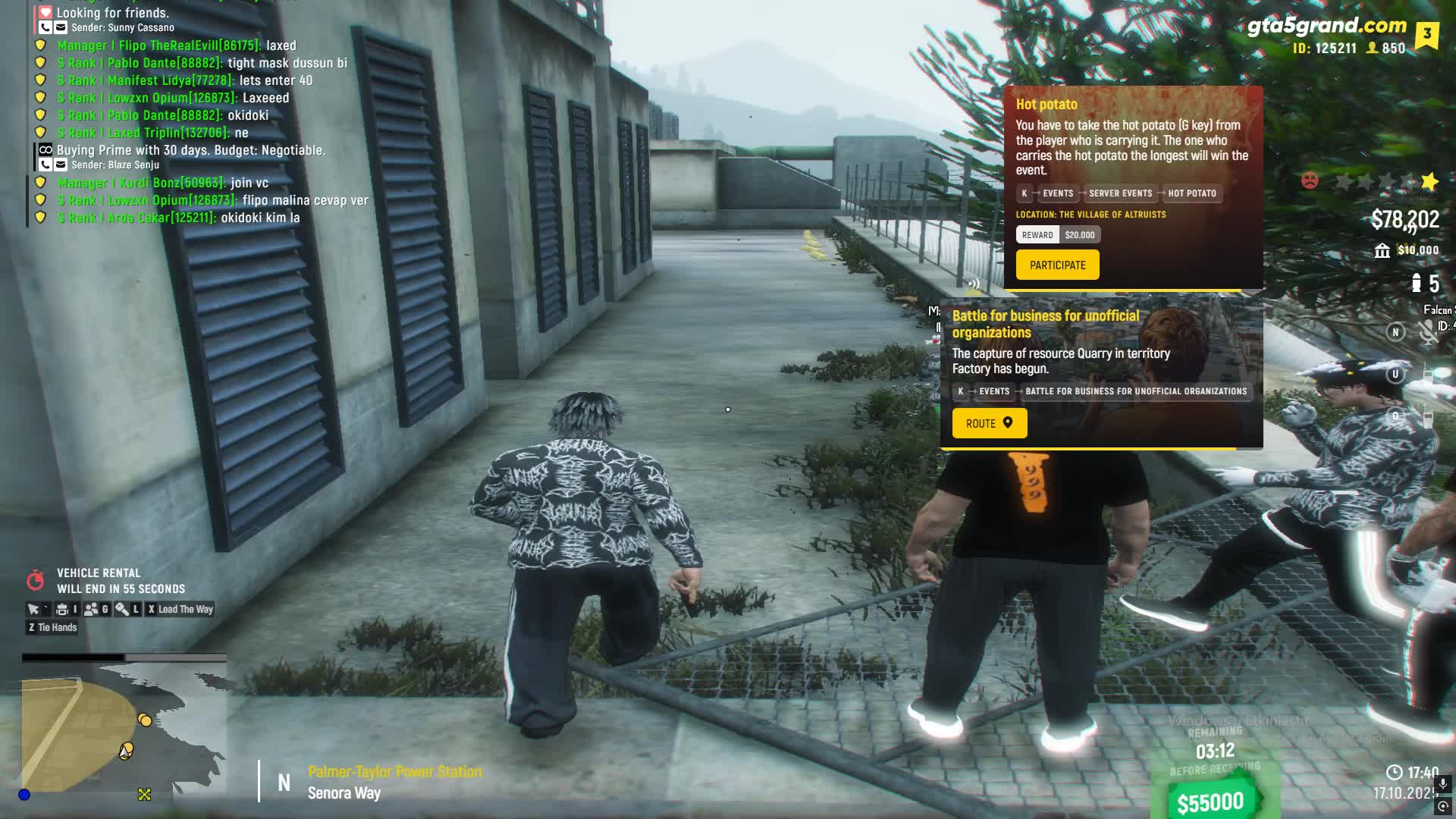The image size is (1456, 819).
Task: Click the yellow wanted-level star
Action: [1429, 181]
